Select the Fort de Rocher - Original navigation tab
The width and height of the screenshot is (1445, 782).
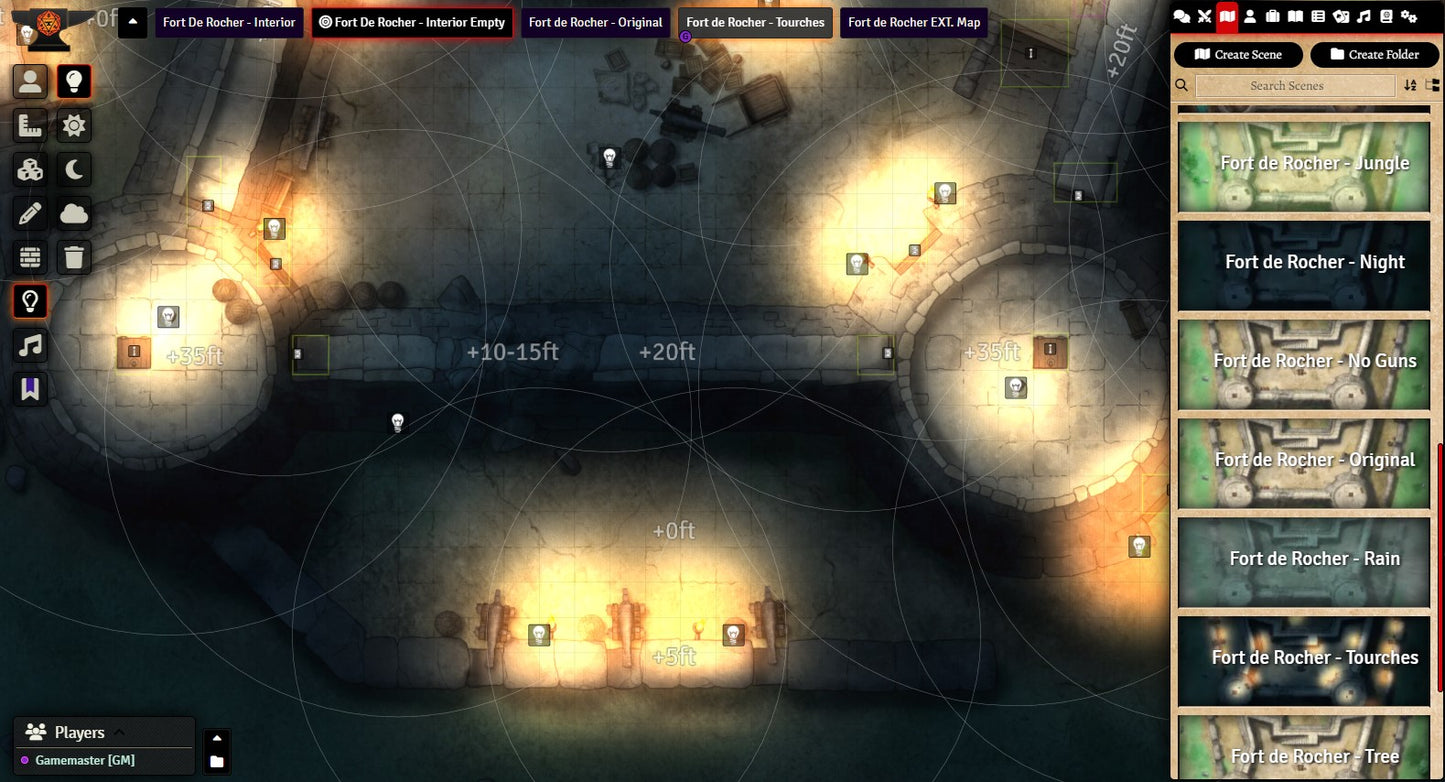coord(595,22)
